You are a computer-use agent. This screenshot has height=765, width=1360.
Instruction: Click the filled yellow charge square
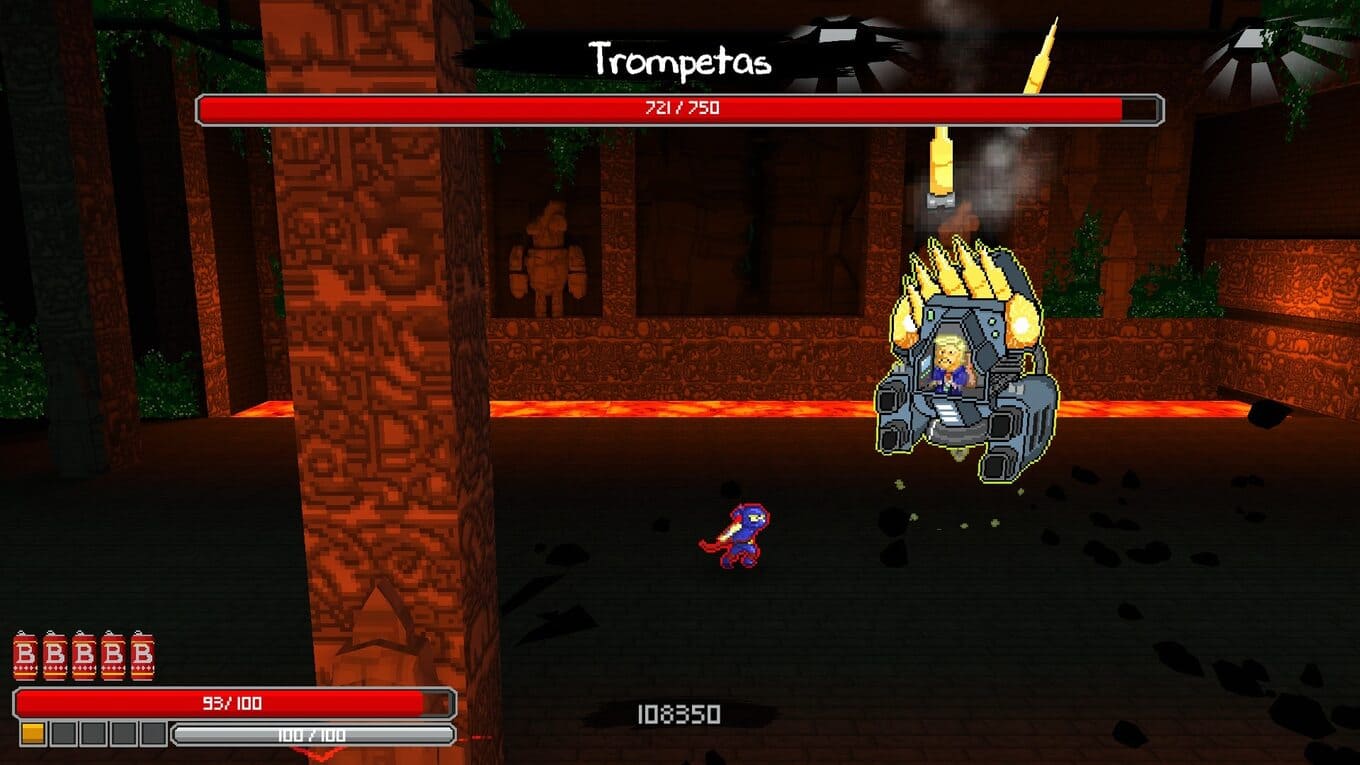[33, 734]
